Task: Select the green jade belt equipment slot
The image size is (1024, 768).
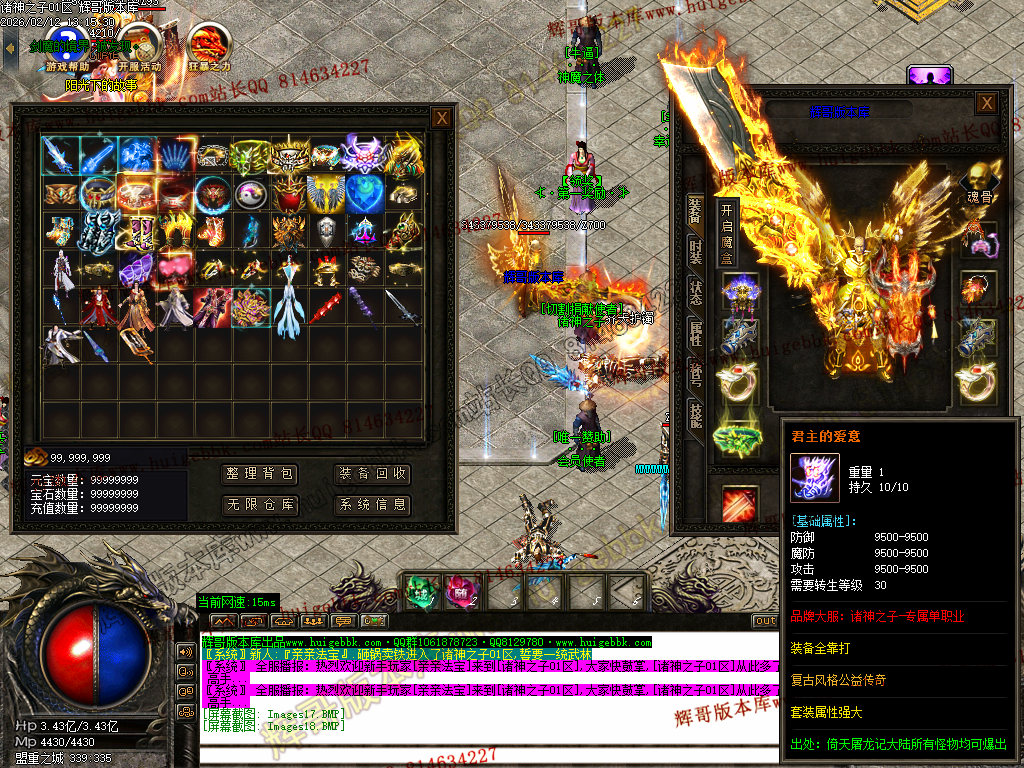Action: [738, 437]
